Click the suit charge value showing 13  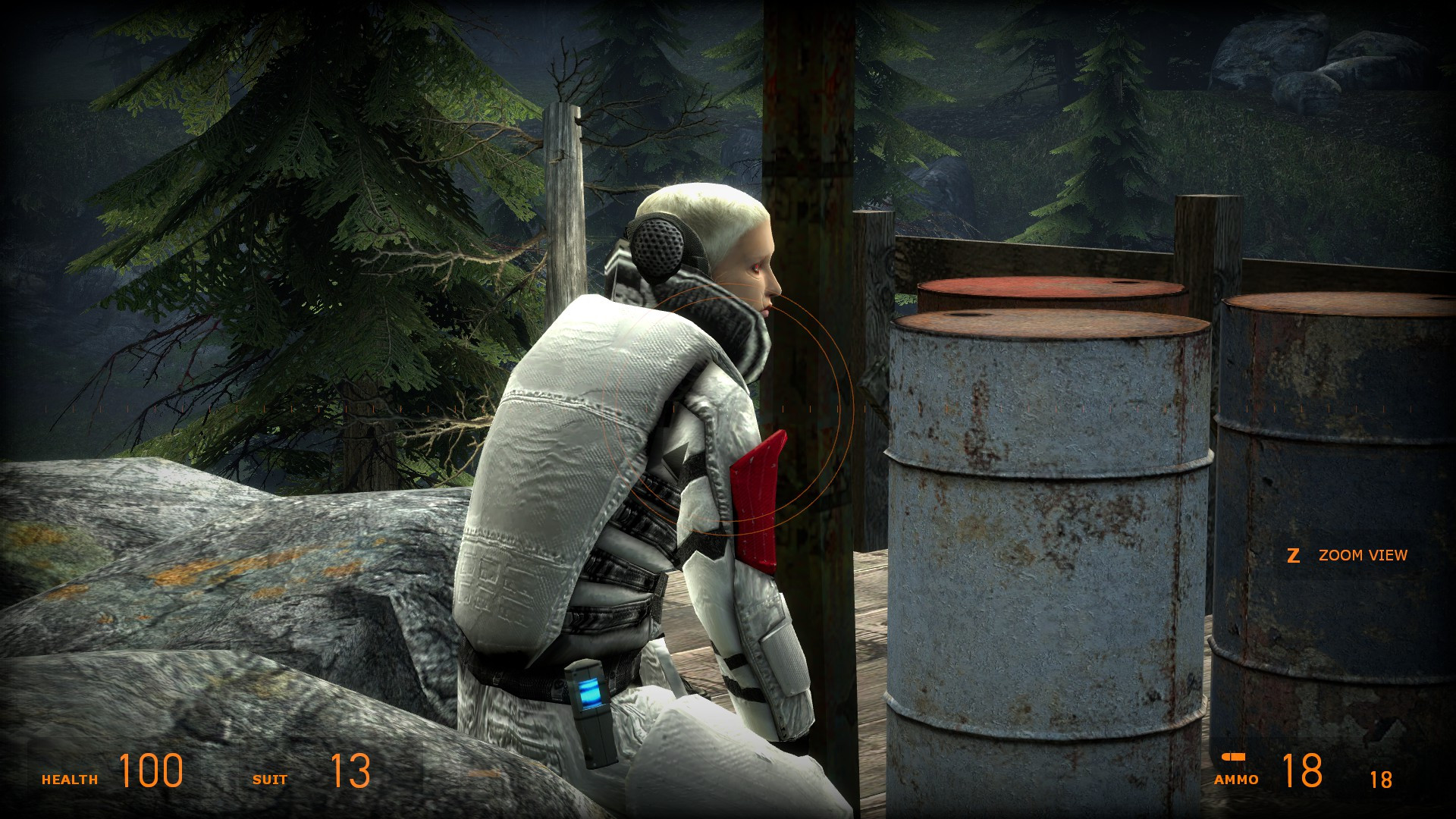[x=349, y=772]
